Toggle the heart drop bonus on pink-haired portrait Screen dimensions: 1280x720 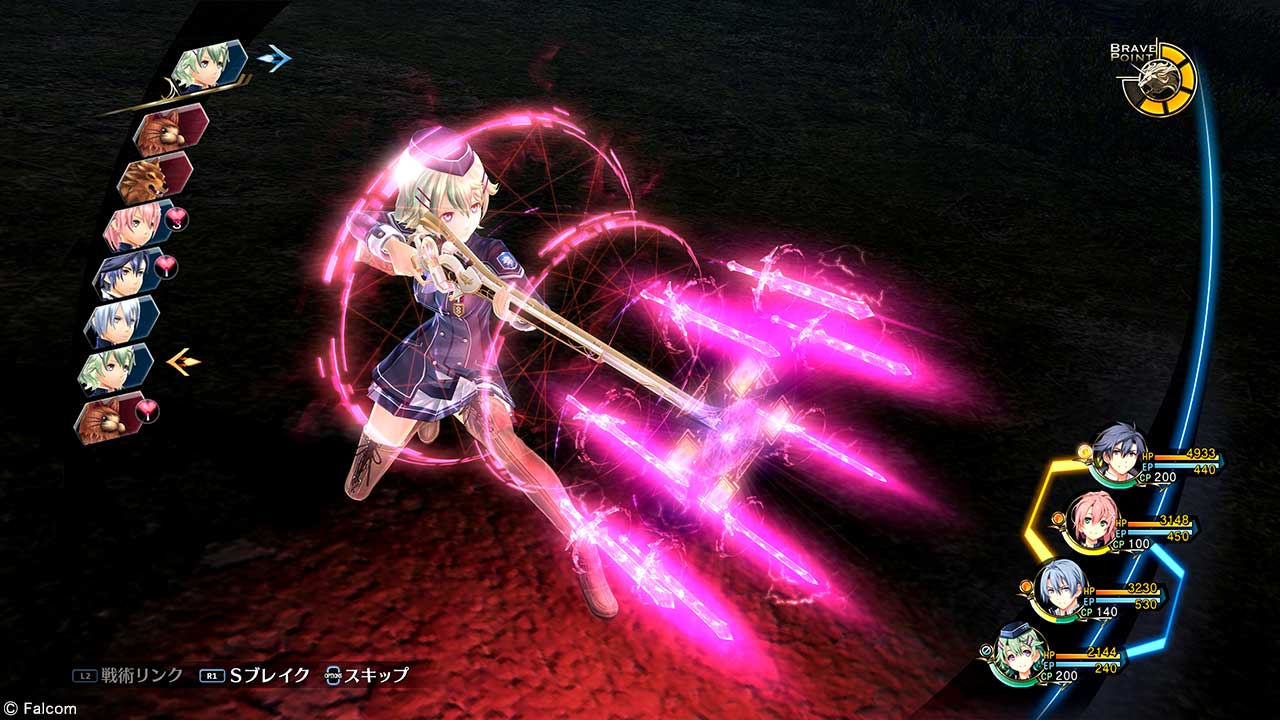pyautogui.click(x=177, y=217)
